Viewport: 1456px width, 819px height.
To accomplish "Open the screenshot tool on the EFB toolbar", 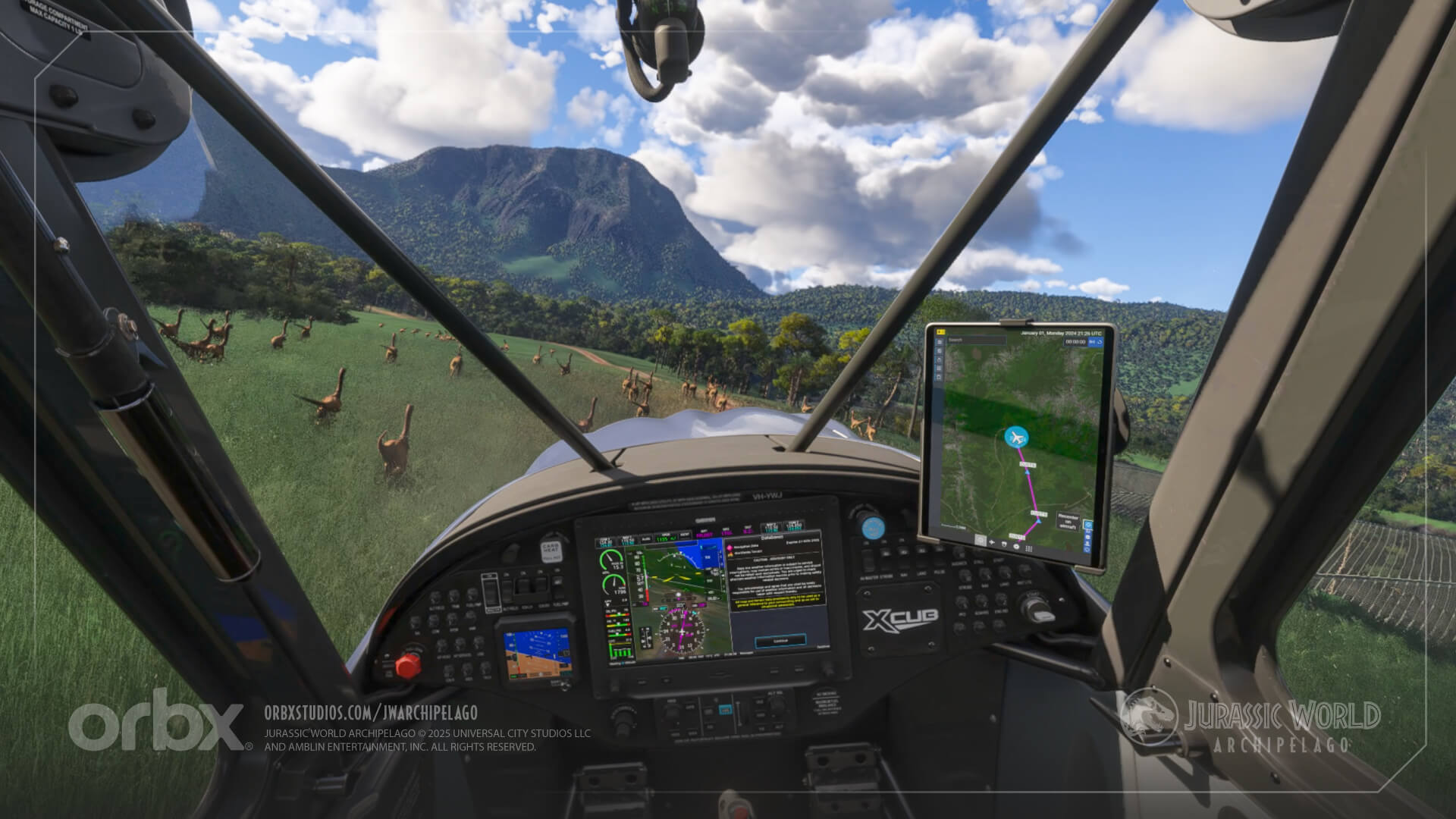I will [981, 541].
